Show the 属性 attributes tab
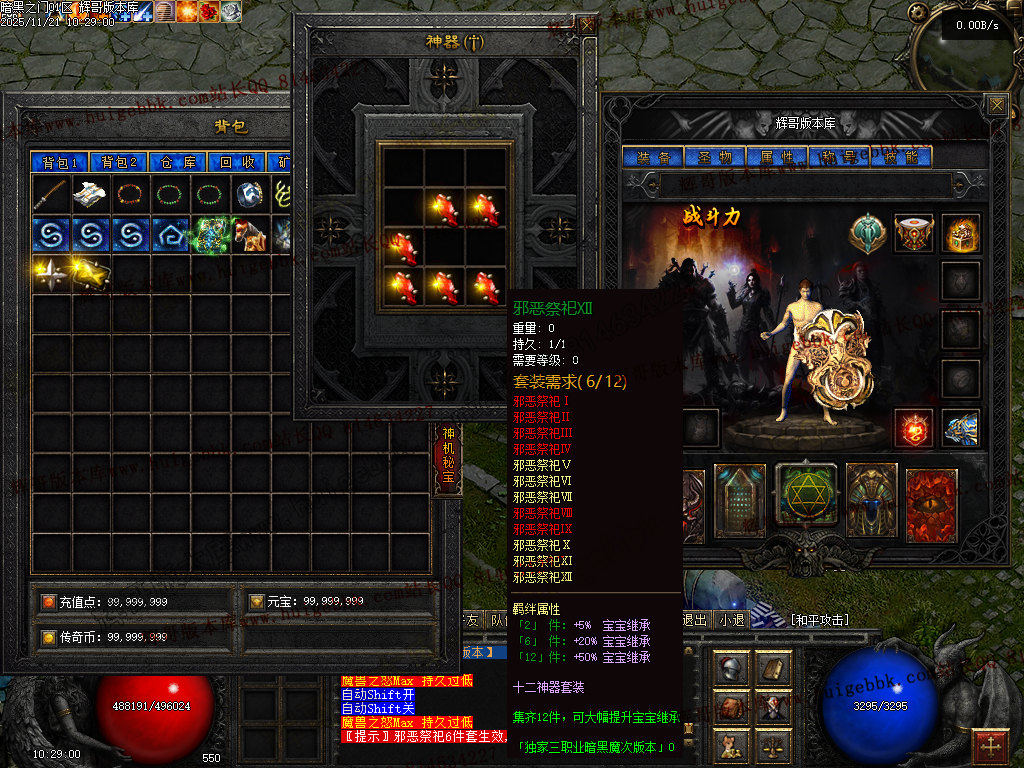The width and height of the screenshot is (1024, 768). [x=776, y=157]
